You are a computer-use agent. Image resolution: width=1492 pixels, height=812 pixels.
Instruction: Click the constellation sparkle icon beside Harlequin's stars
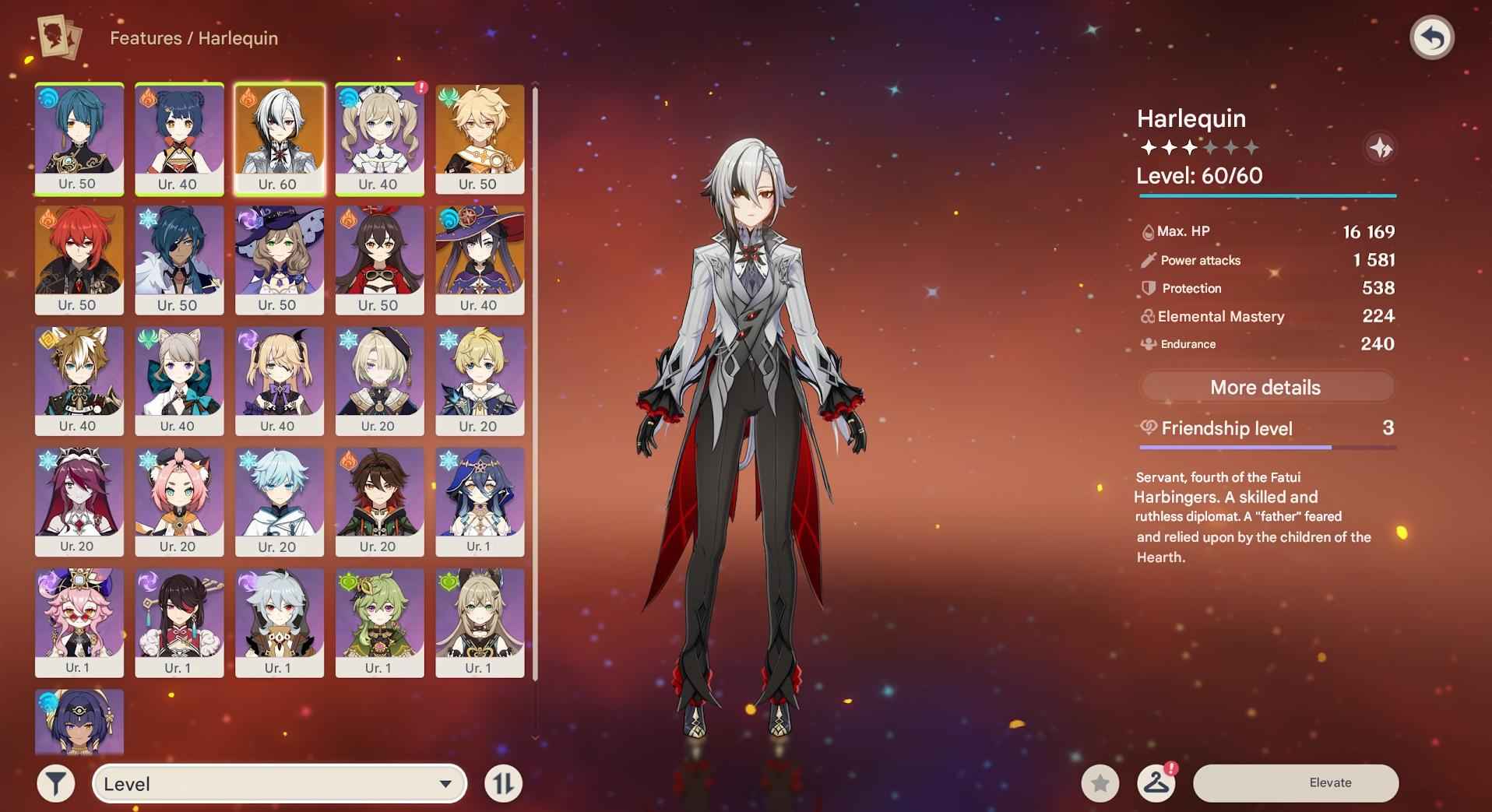point(1380,148)
